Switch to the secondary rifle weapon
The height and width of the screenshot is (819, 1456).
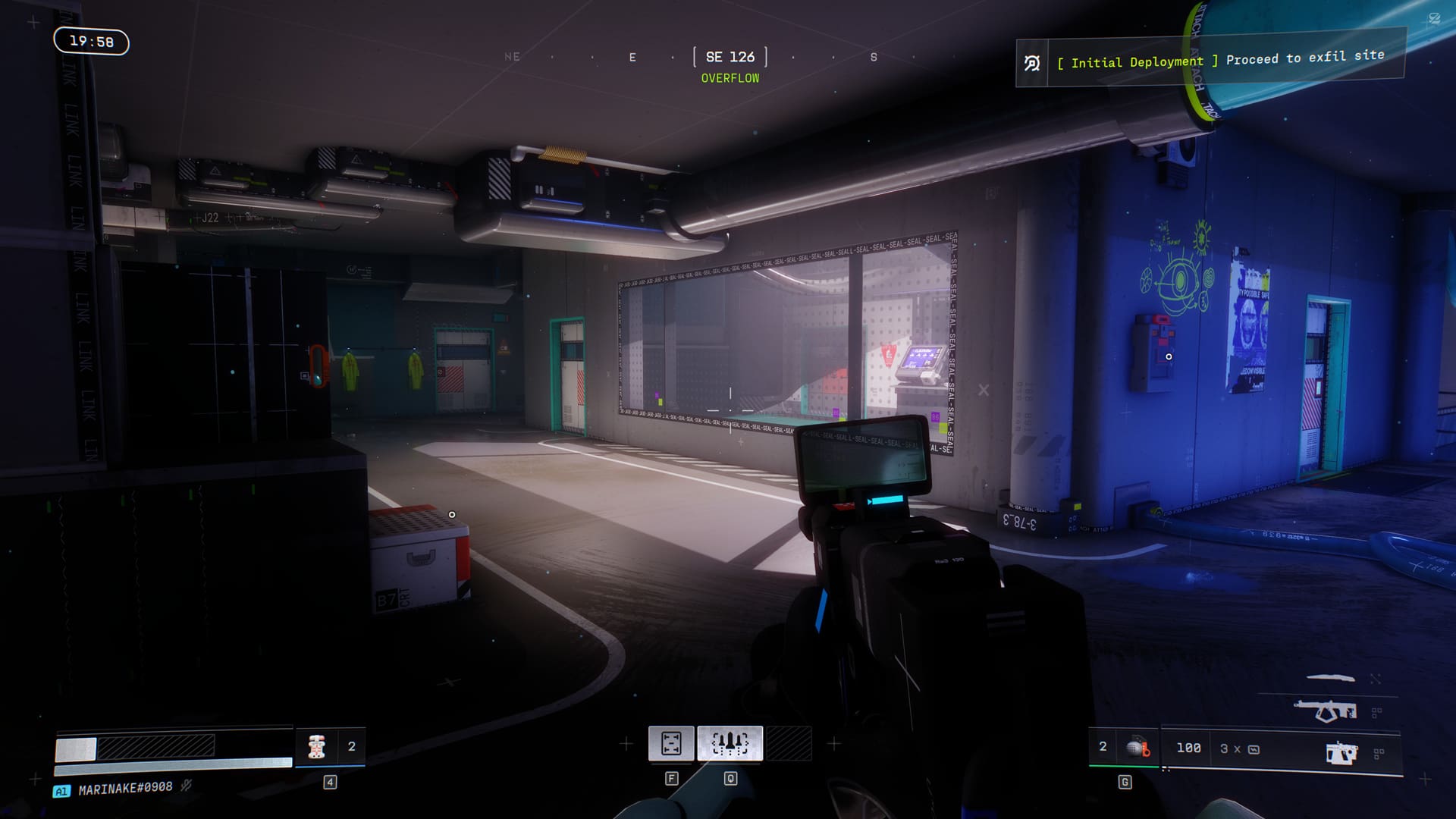coord(1326,711)
